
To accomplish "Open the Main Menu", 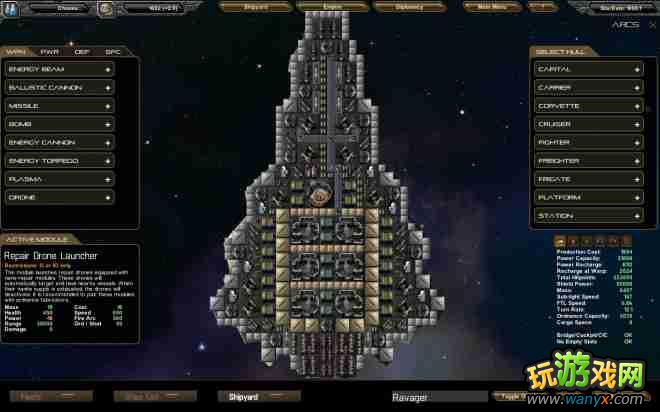I will 492,6.
